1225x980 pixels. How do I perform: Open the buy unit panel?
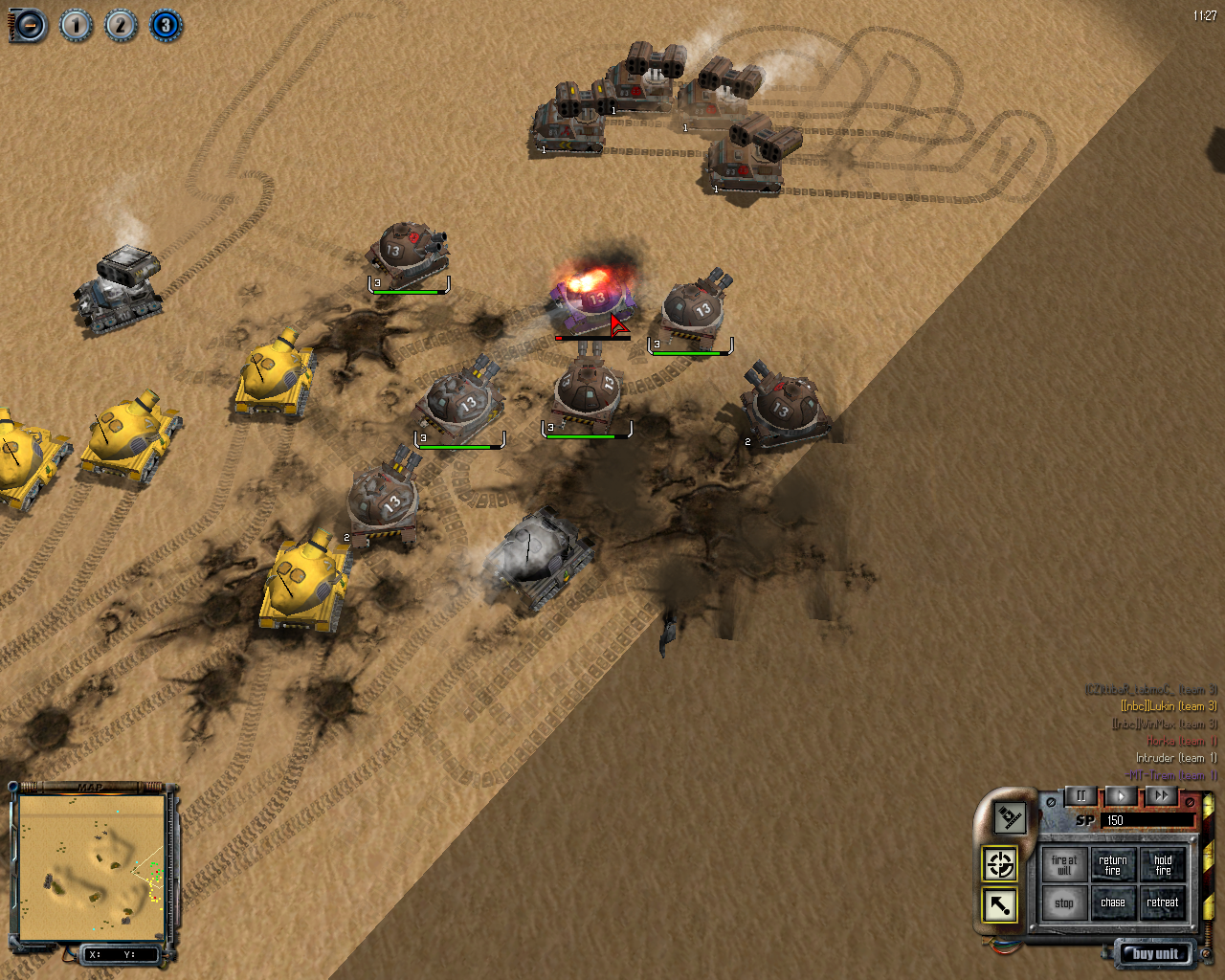(1155, 953)
